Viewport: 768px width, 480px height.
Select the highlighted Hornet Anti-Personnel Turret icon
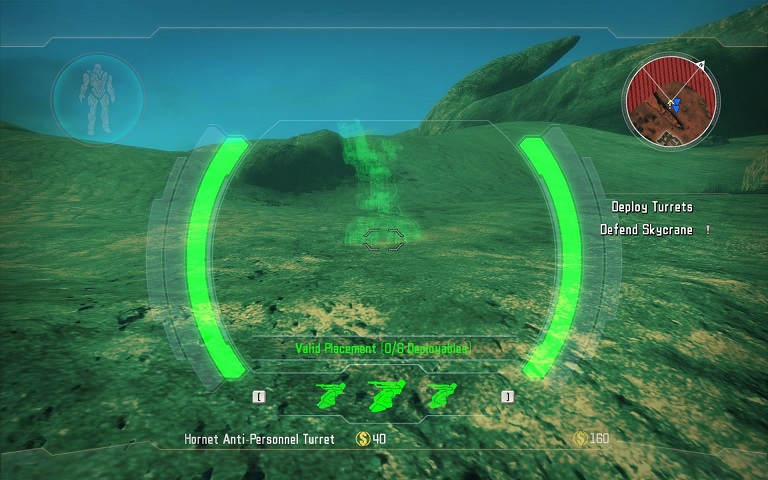click(384, 397)
